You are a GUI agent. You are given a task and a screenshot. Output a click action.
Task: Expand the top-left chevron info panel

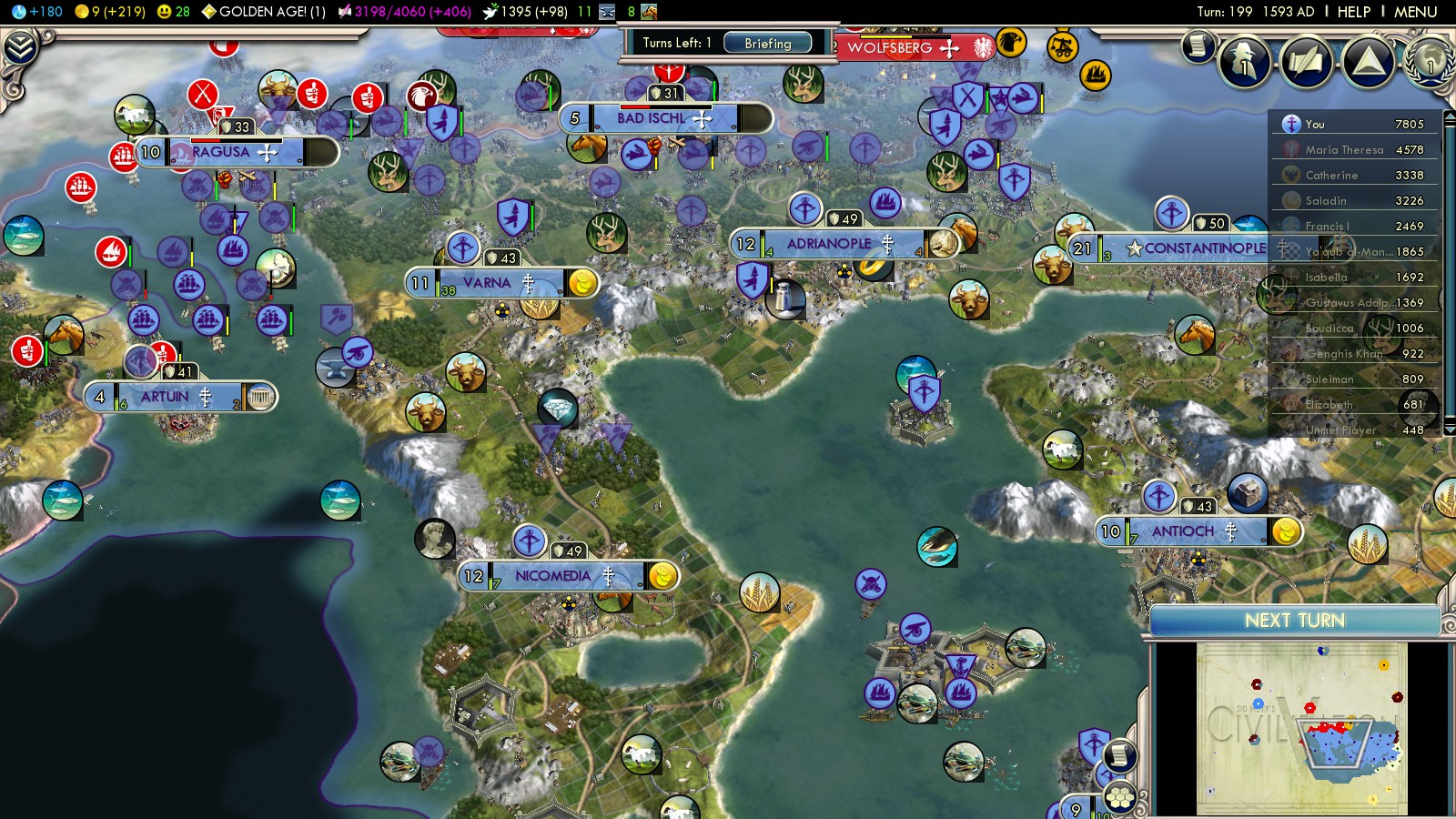click(x=20, y=48)
